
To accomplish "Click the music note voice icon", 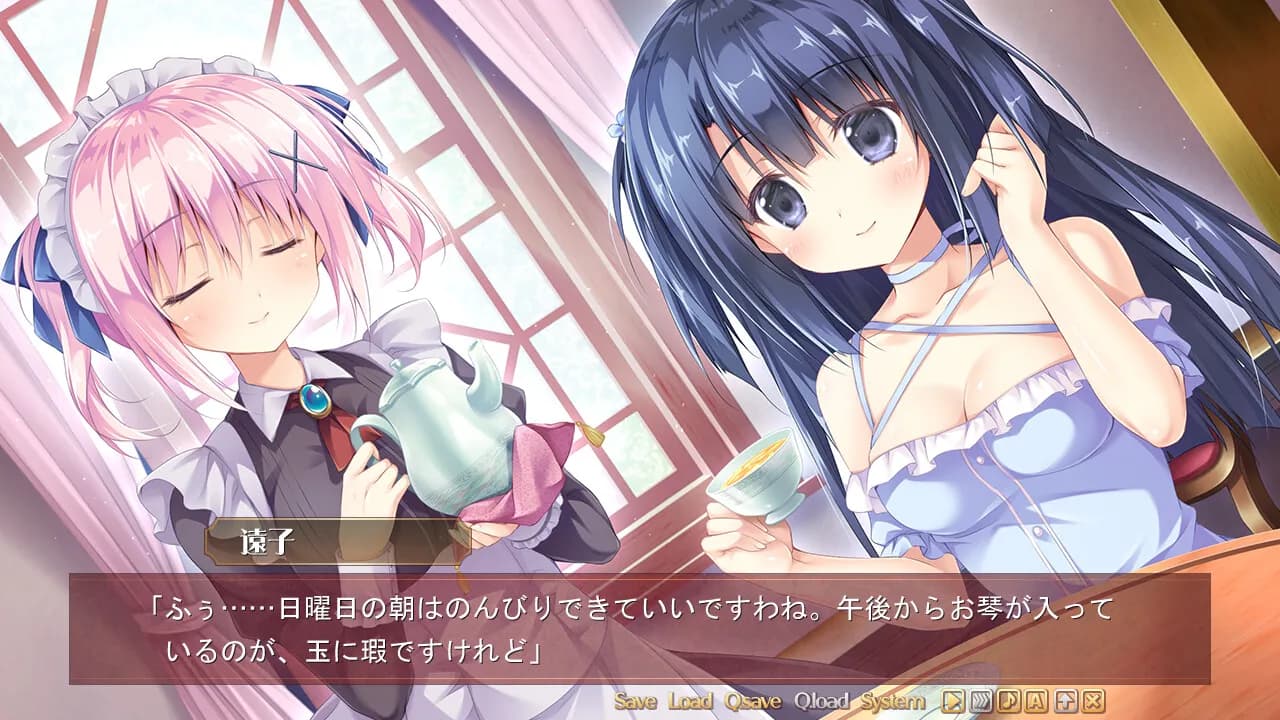I will tap(1009, 701).
